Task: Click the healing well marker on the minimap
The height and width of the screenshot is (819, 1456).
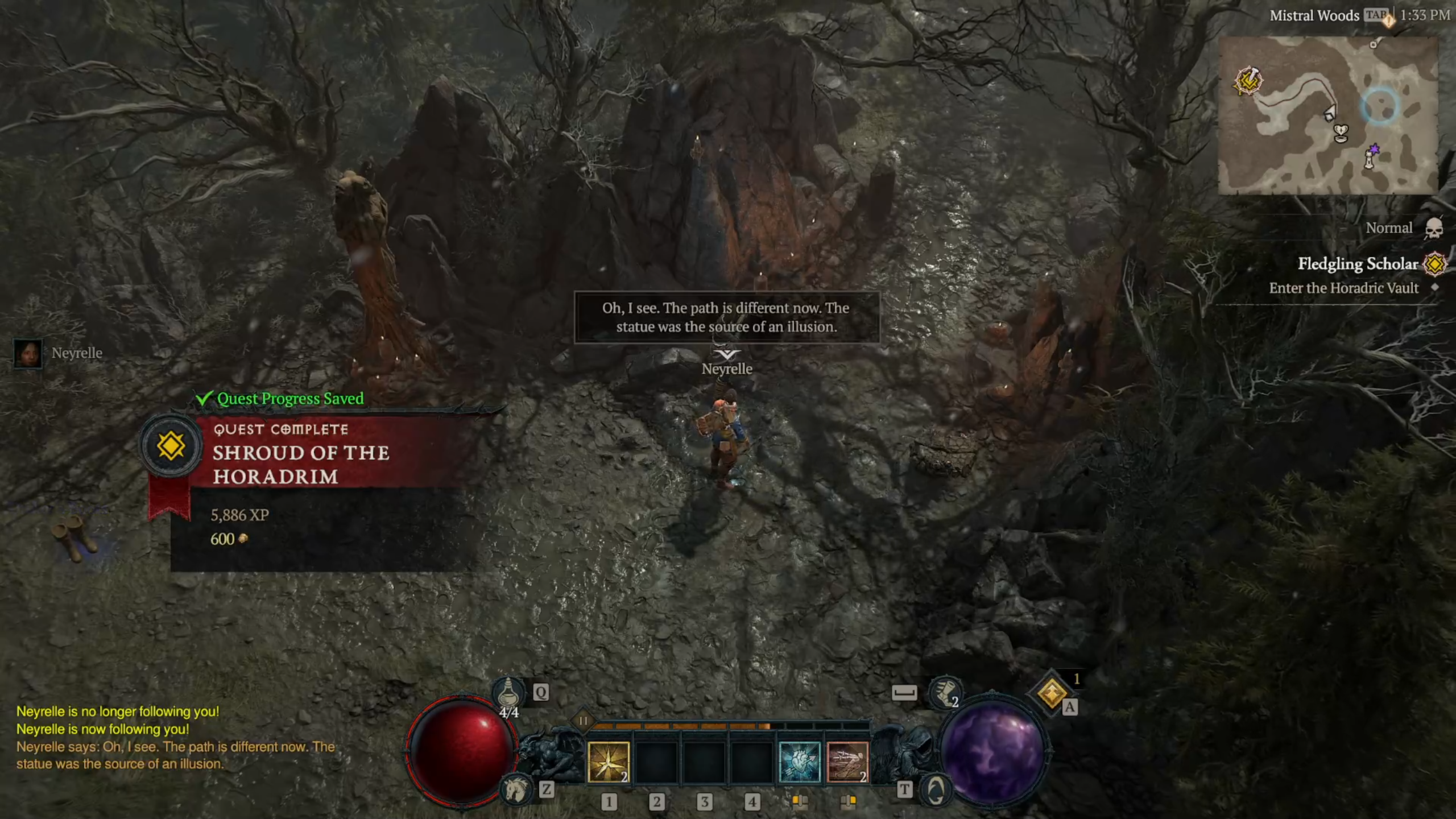Action: (x=1341, y=133)
